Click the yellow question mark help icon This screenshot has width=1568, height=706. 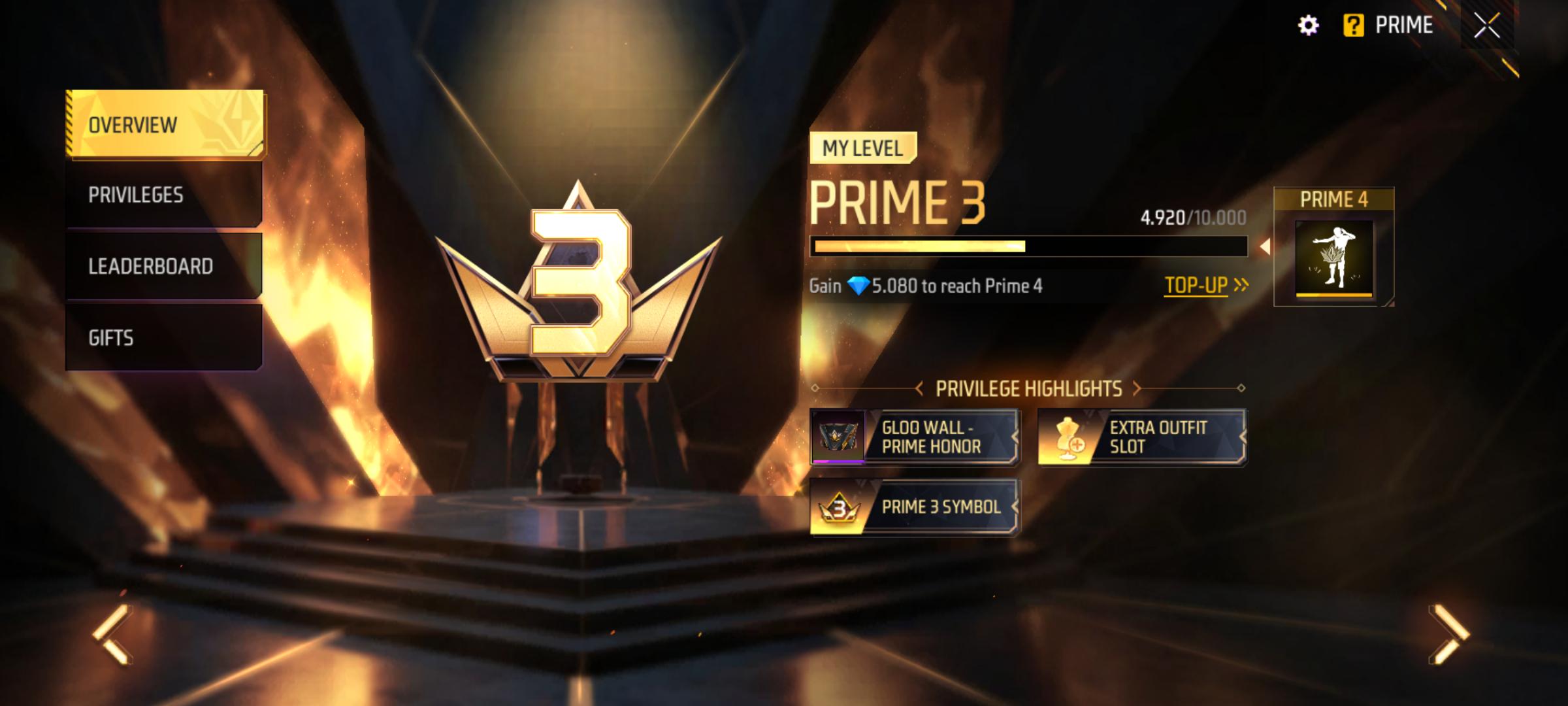point(1353,26)
